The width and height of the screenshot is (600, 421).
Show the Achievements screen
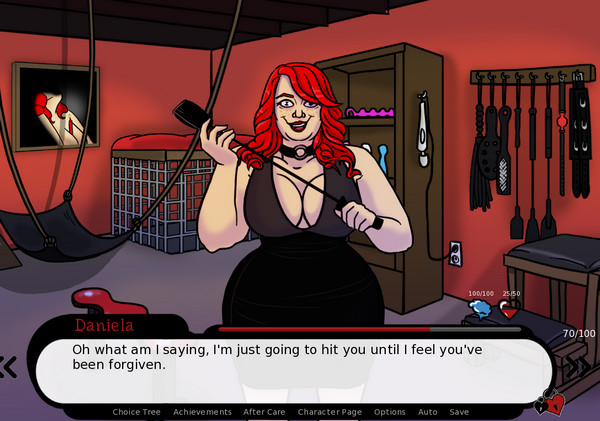(202, 412)
